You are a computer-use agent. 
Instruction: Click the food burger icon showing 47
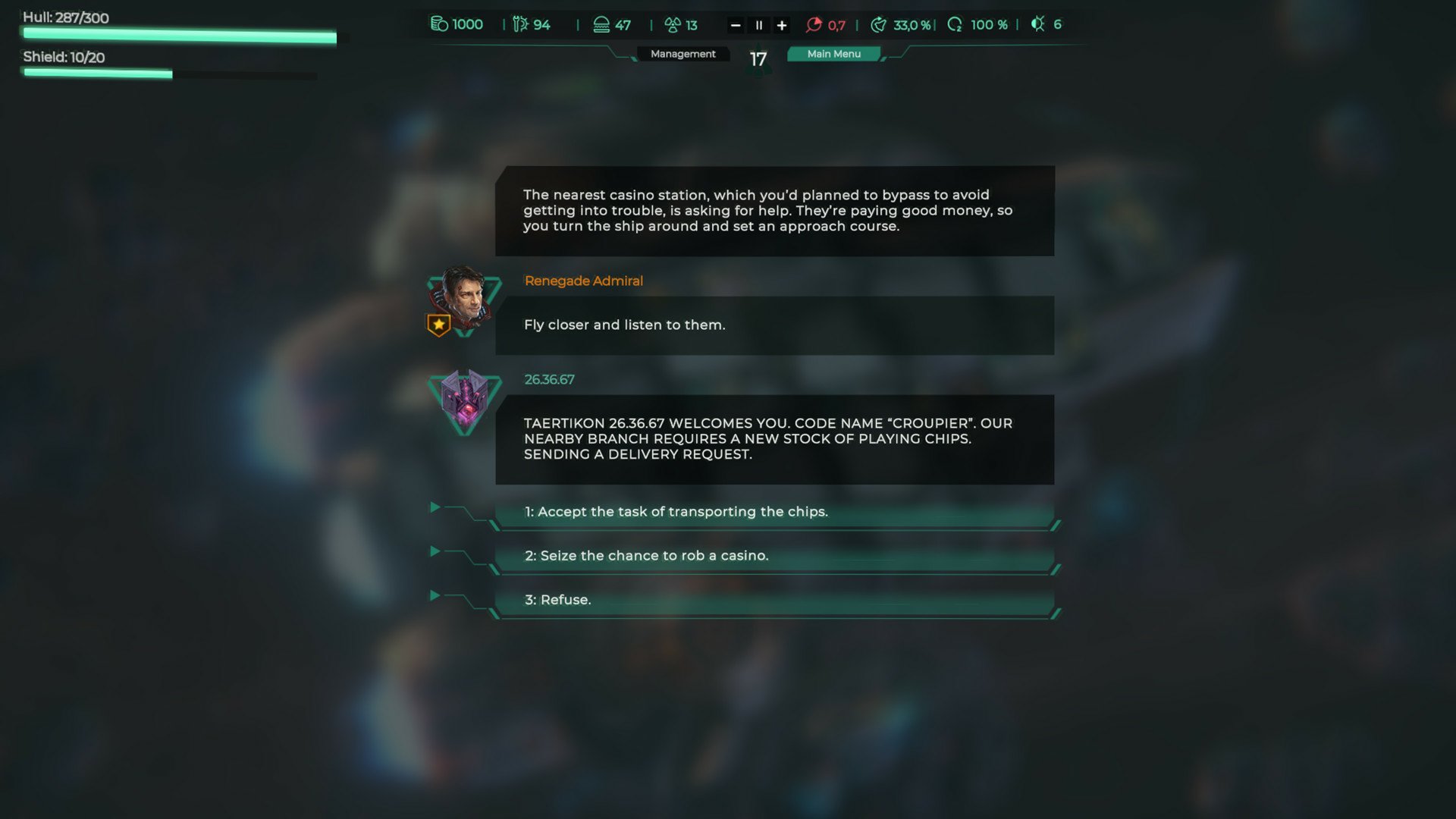[x=601, y=24]
